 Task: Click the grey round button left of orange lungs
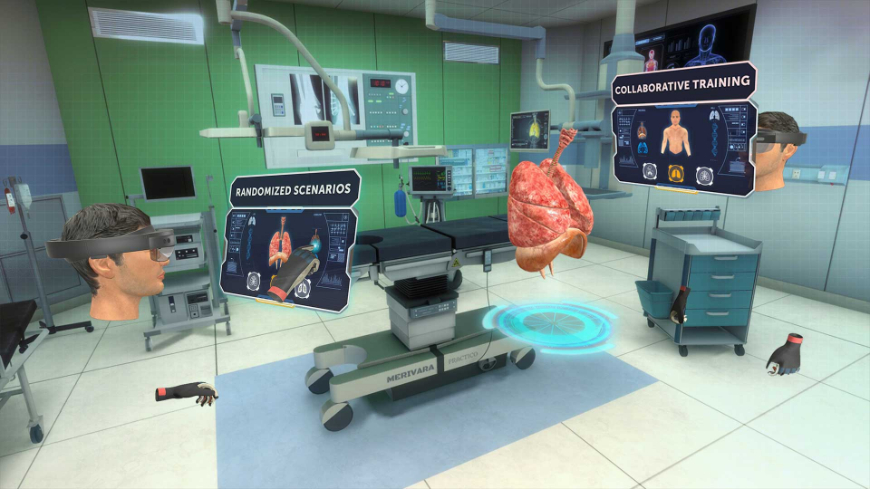coord(650,171)
